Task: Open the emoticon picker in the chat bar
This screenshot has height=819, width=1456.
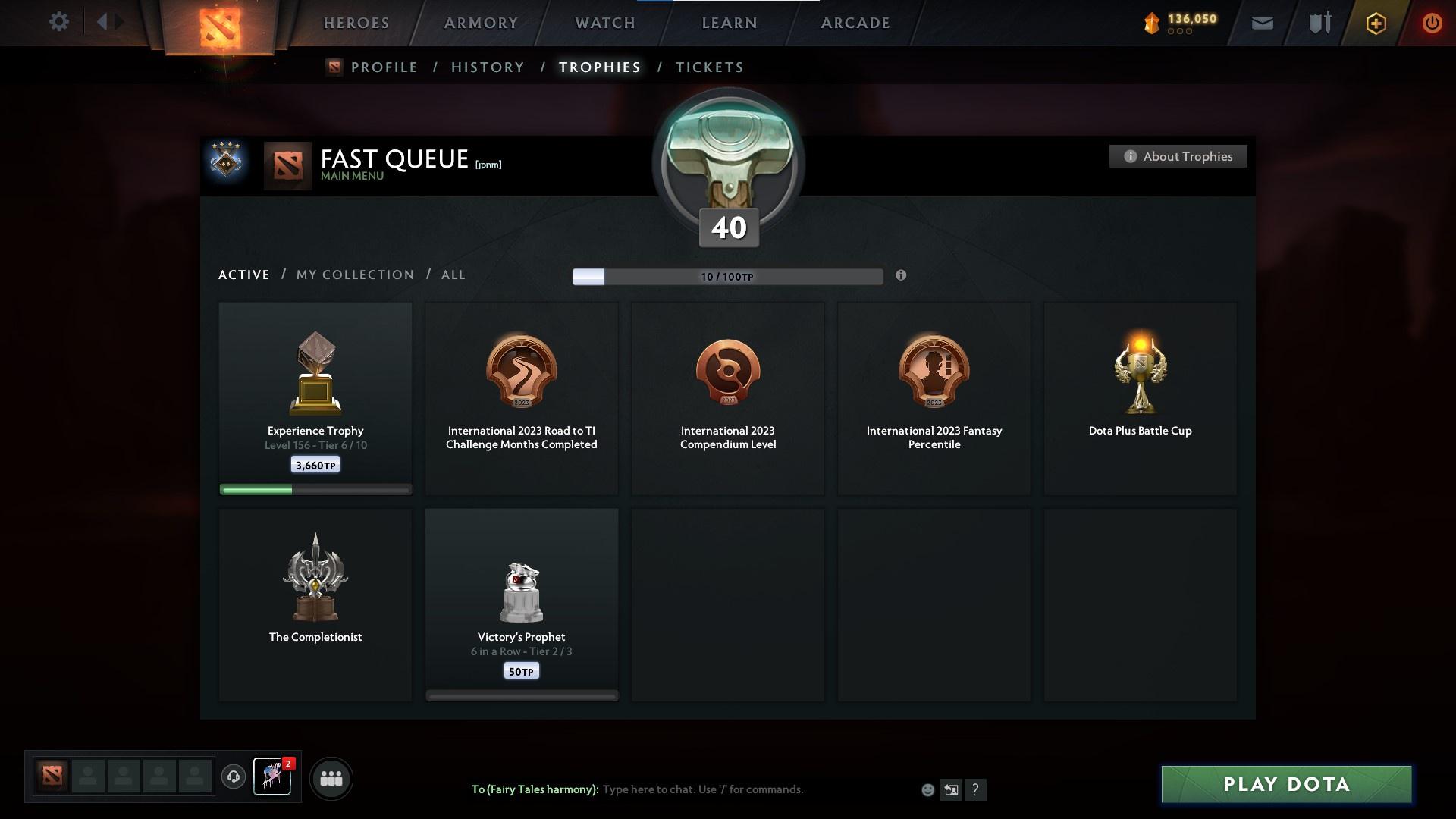Action: coord(927,789)
